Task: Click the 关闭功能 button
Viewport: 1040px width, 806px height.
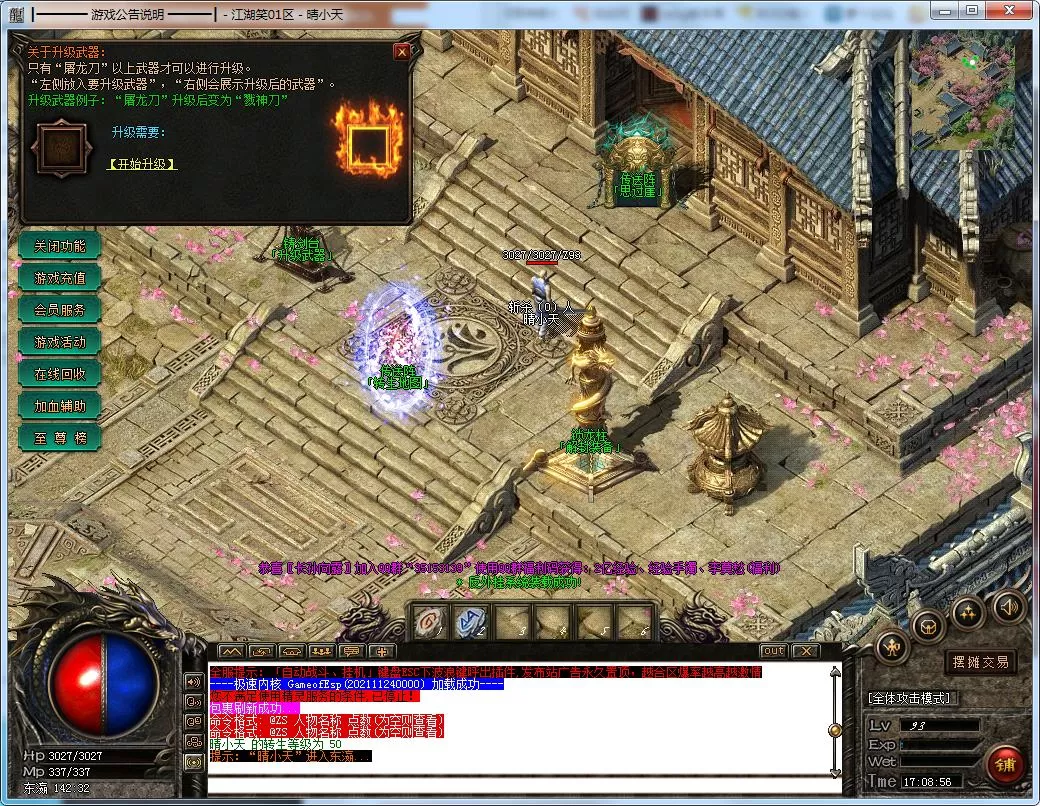Action: pos(60,246)
